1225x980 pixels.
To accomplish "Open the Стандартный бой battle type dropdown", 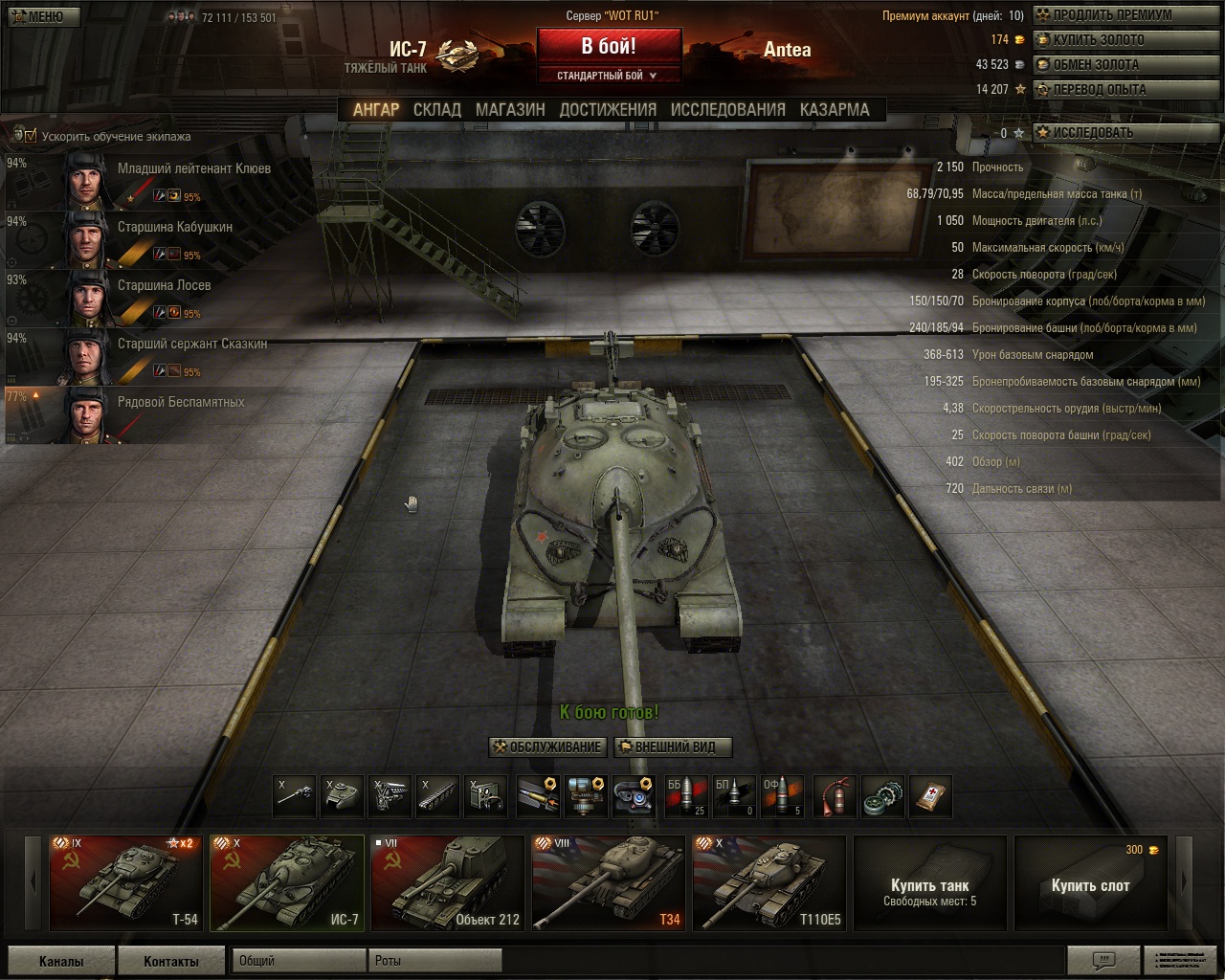I will (609, 76).
